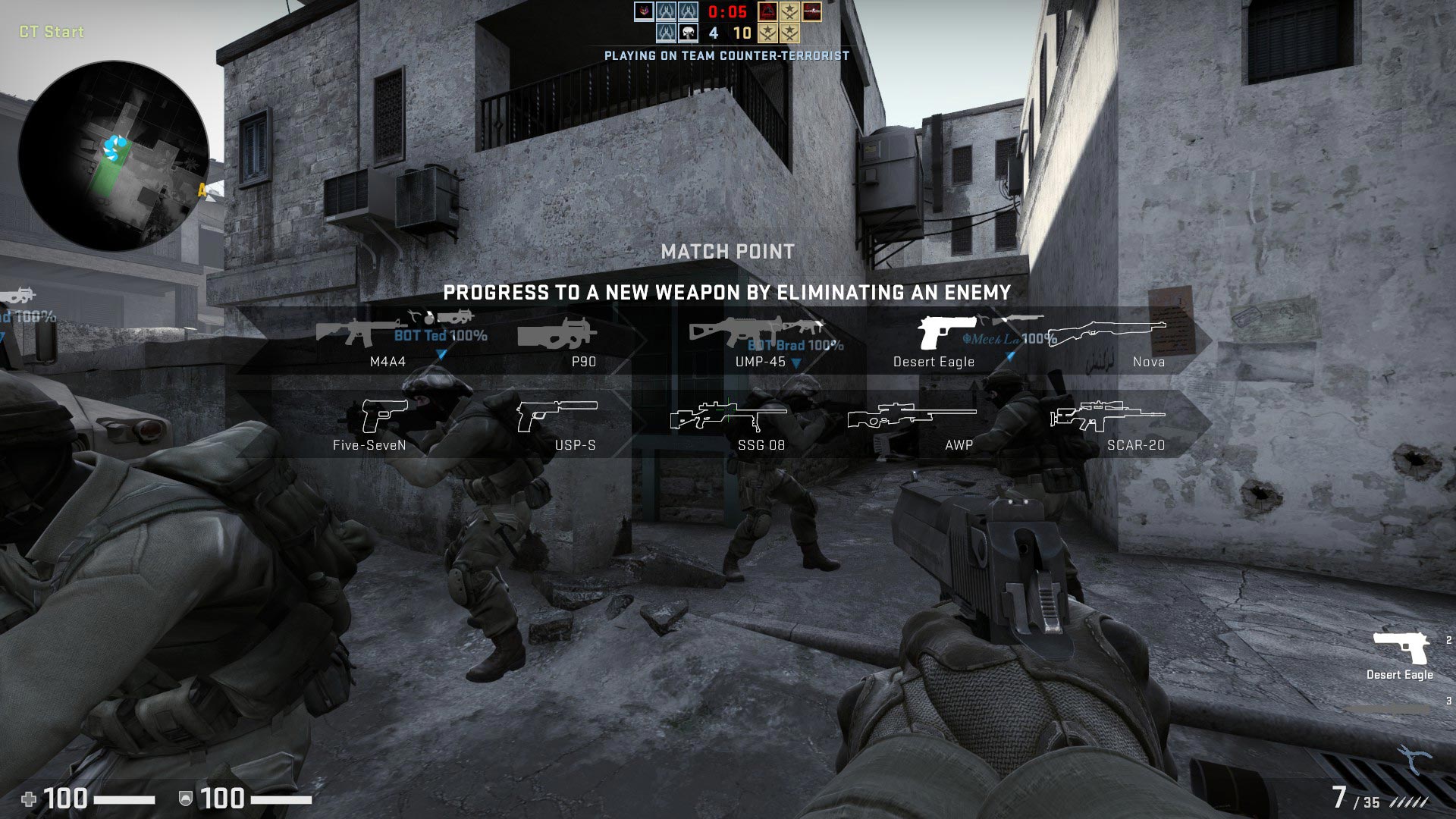Click the defuse kit pliers icon
Viewport: 1456px width, 819px height.
[x=1414, y=758]
